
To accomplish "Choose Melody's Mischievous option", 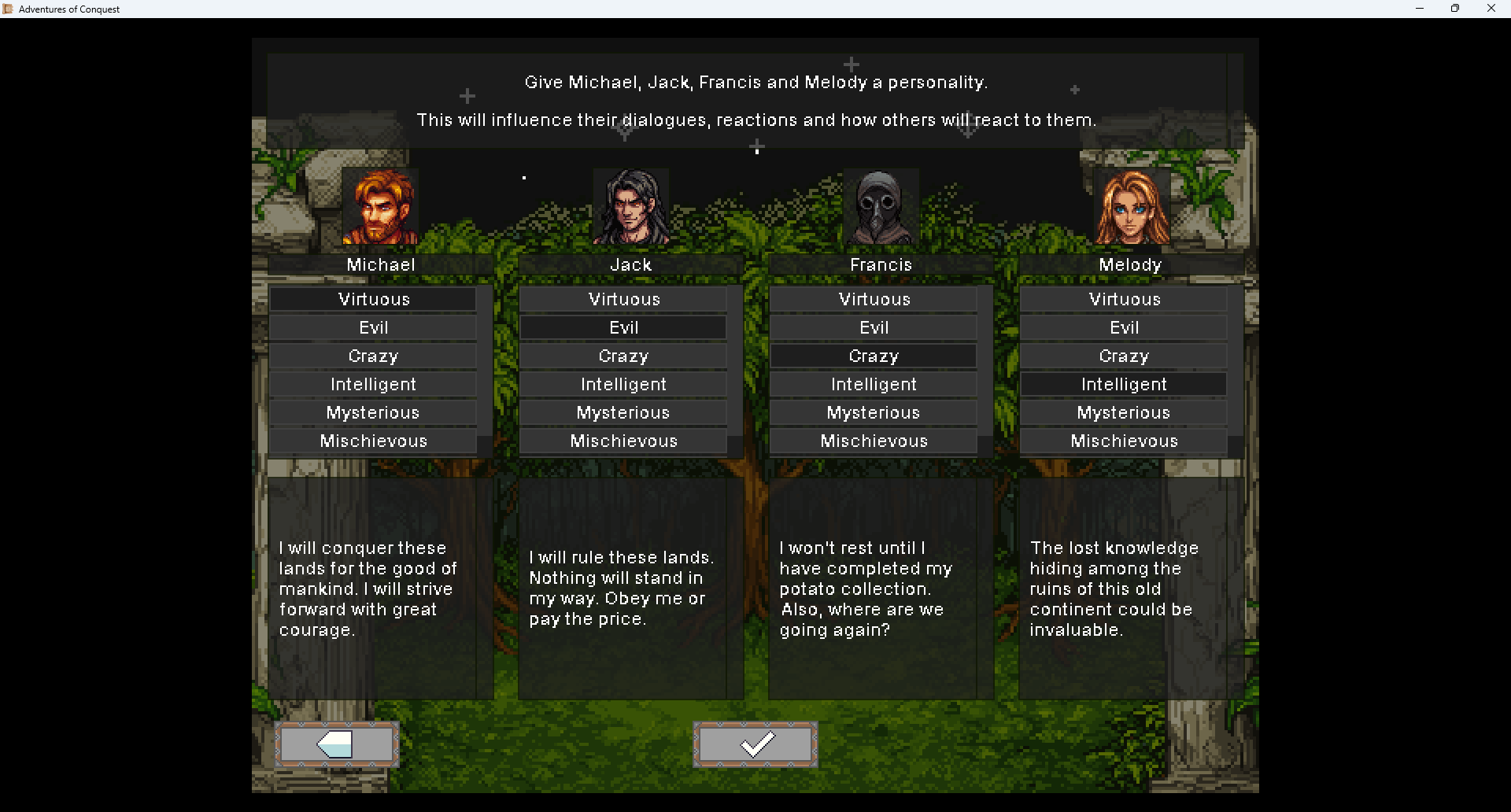I will click(x=1124, y=441).
